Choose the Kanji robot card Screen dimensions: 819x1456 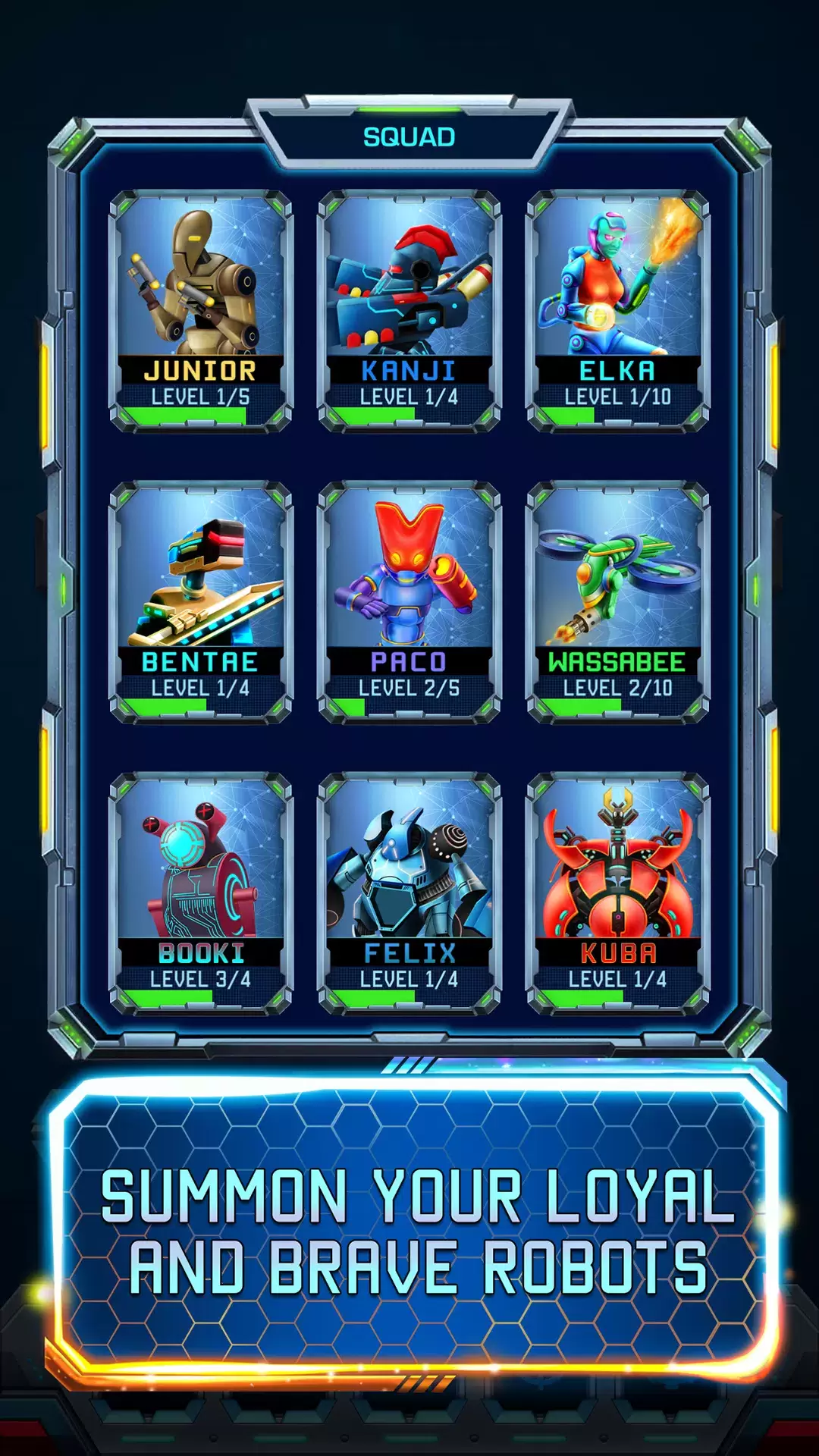click(x=409, y=311)
